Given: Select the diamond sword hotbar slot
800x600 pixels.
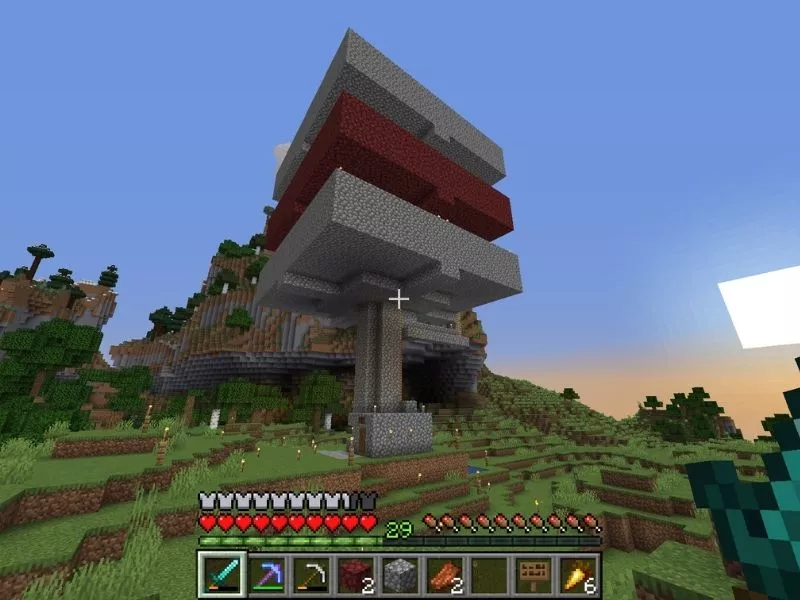Looking at the screenshot, I should (x=221, y=575).
